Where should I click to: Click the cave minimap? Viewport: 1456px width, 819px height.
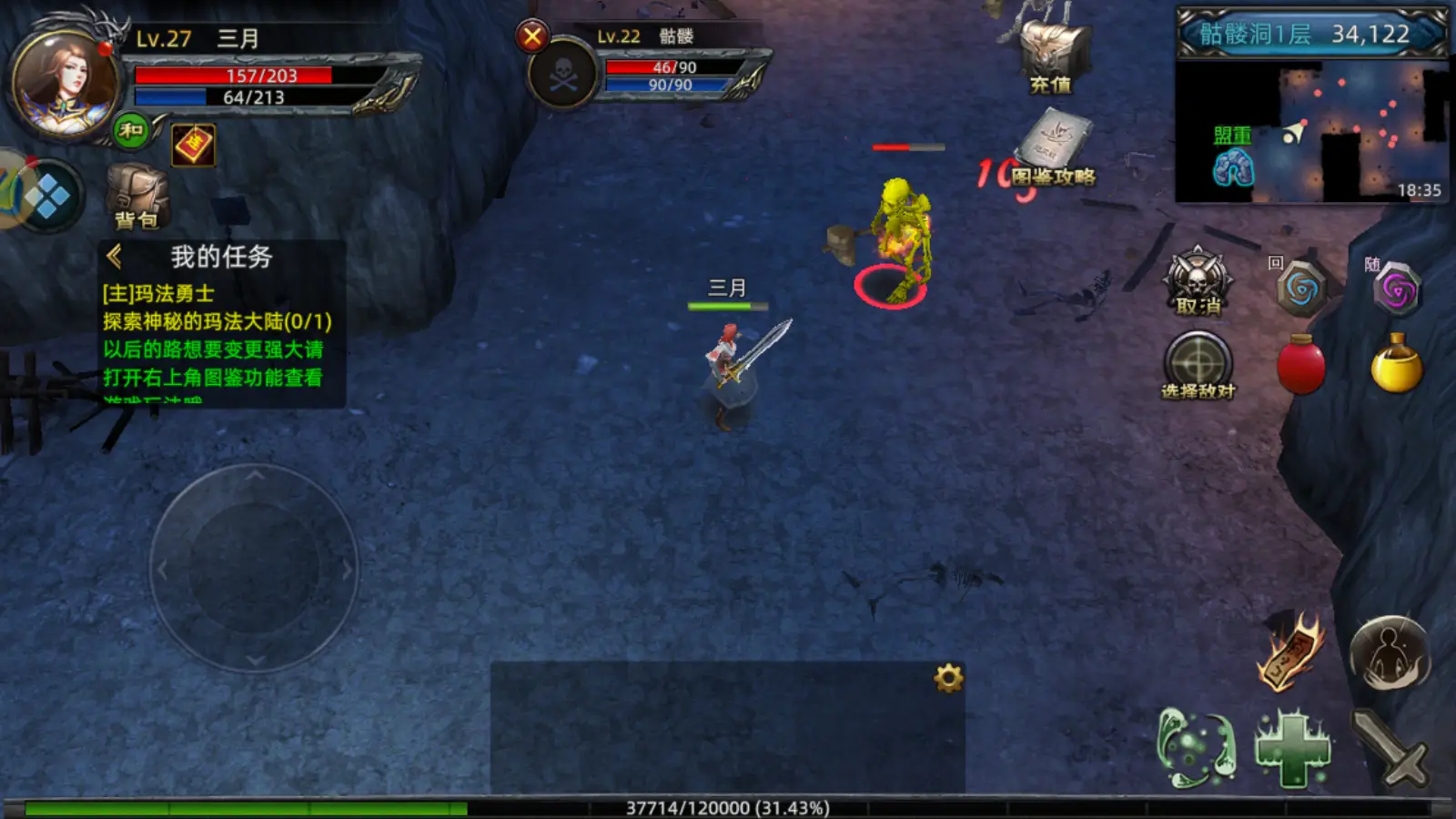[x=1310, y=132]
